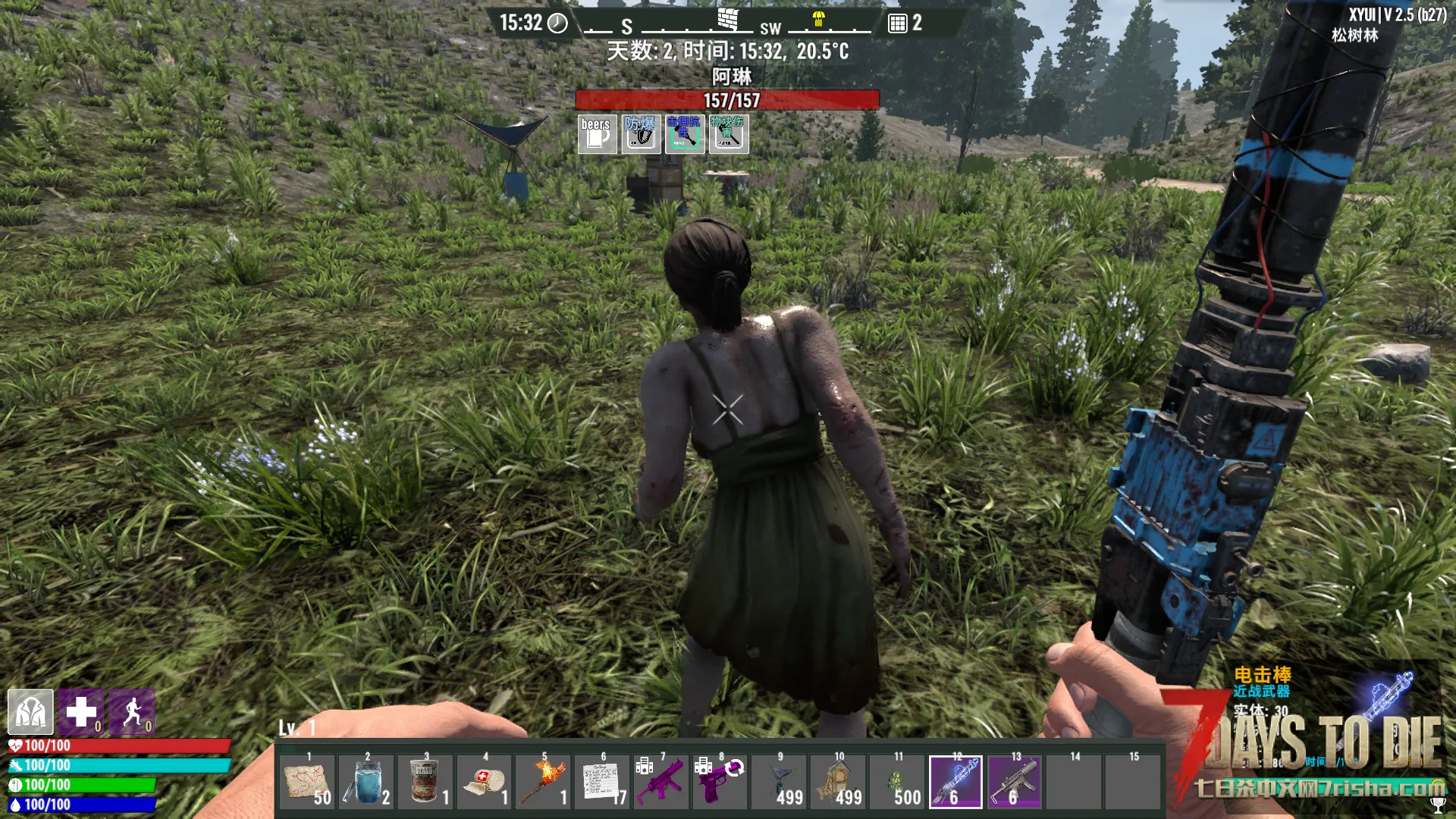Select the jar of water slot

366,782
